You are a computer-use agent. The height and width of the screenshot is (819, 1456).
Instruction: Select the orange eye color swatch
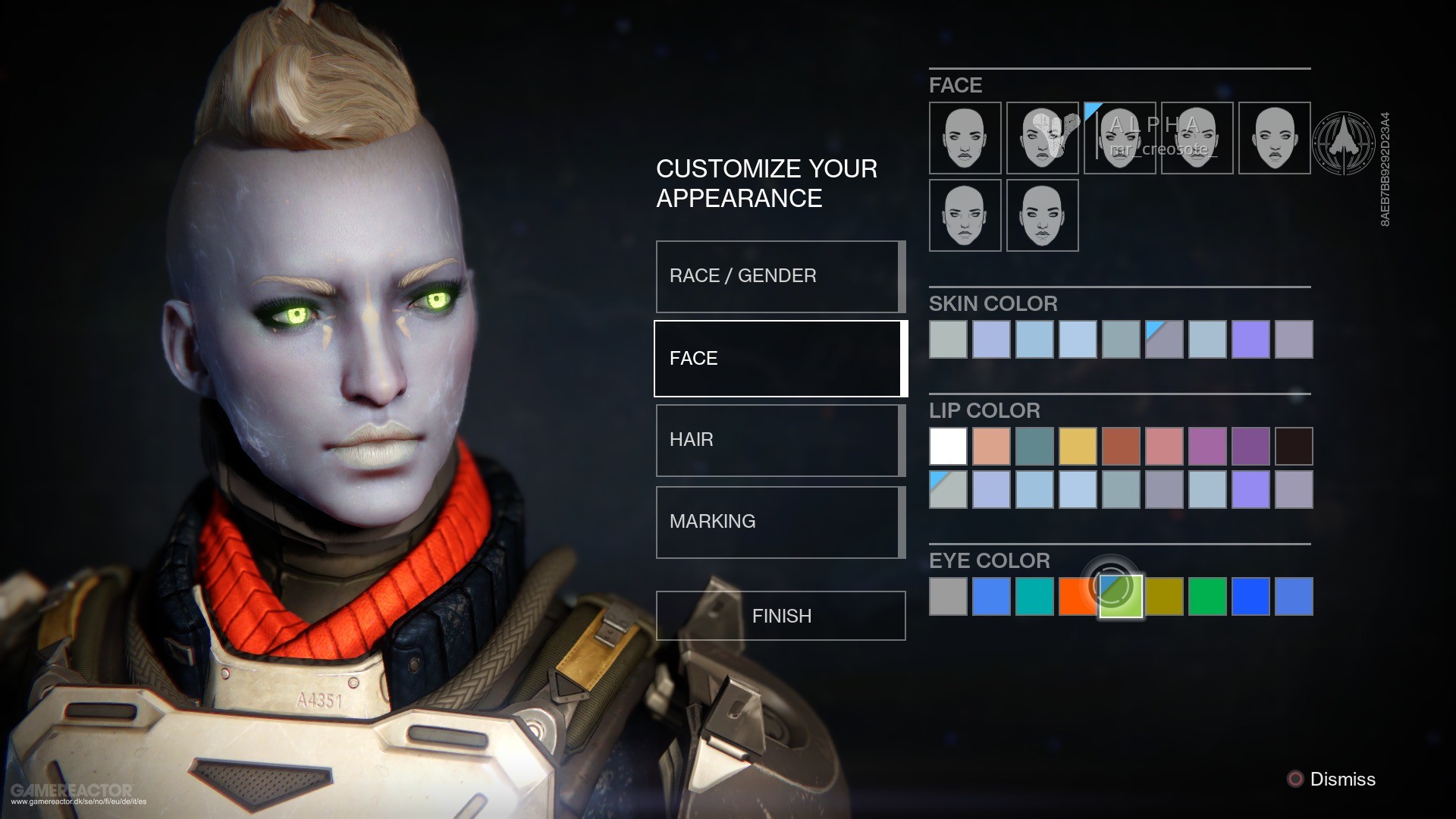tap(1078, 596)
